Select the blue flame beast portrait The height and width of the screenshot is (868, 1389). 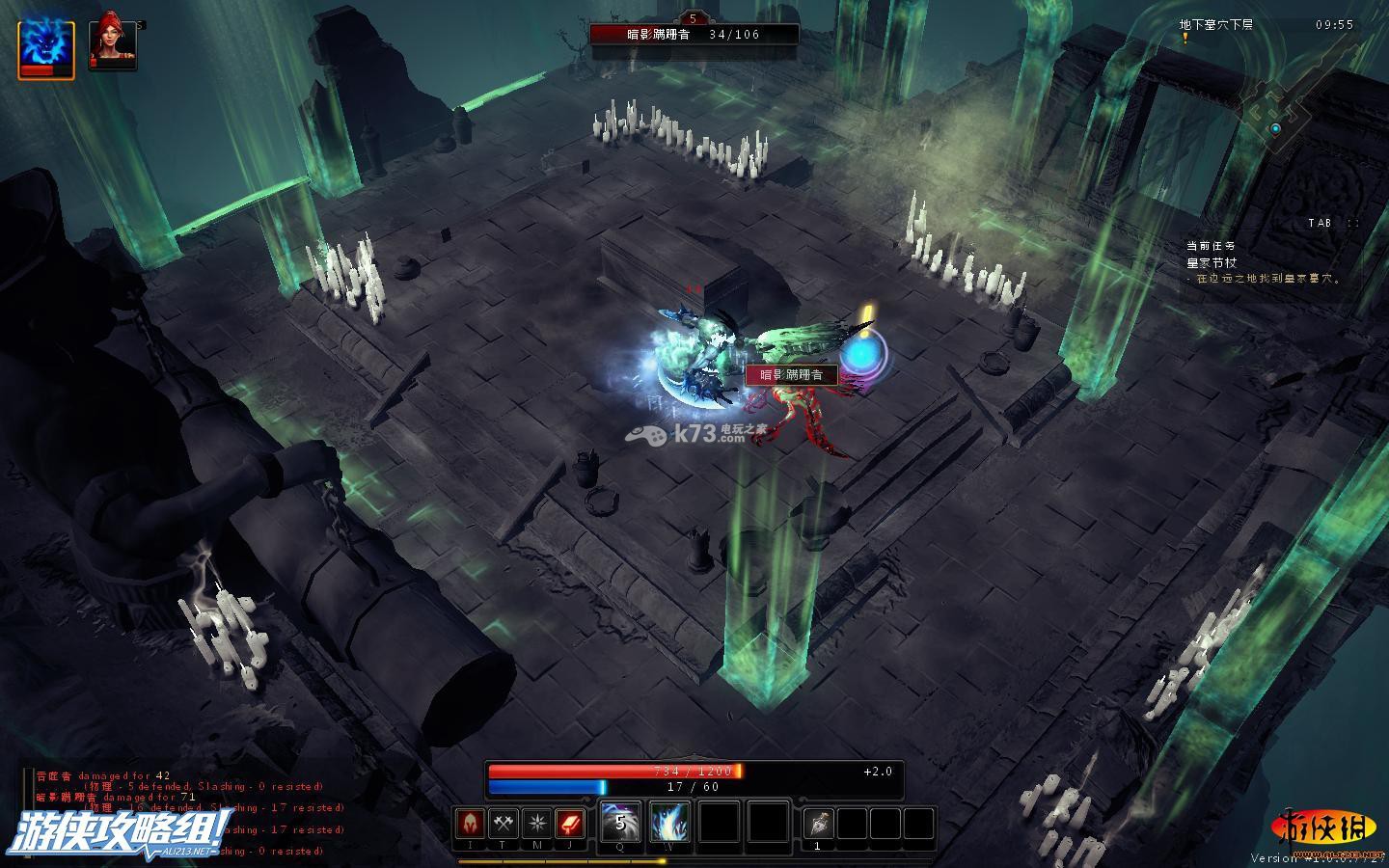(x=46, y=46)
